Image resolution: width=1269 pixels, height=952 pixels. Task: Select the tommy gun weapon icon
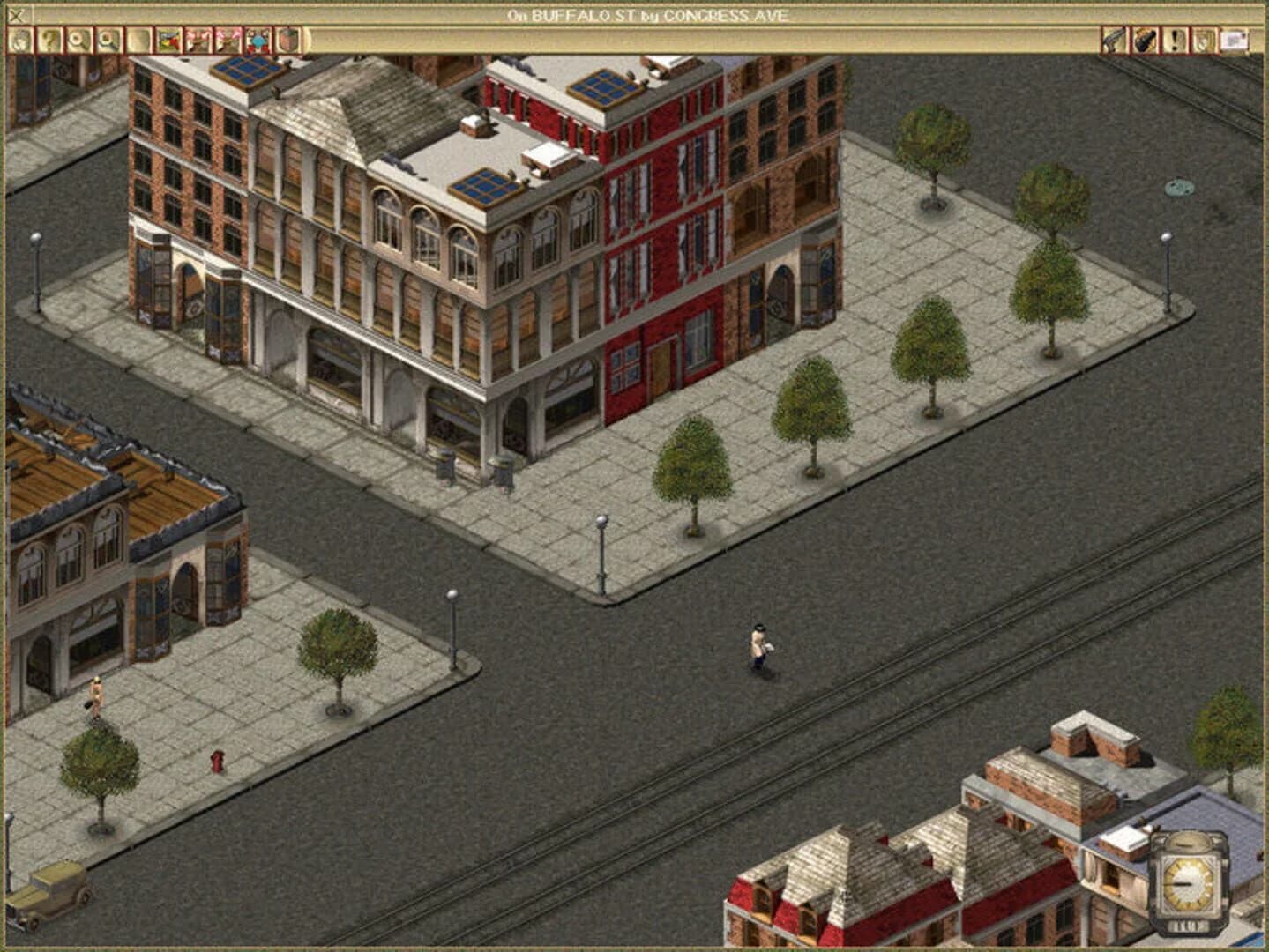click(1144, 40)
